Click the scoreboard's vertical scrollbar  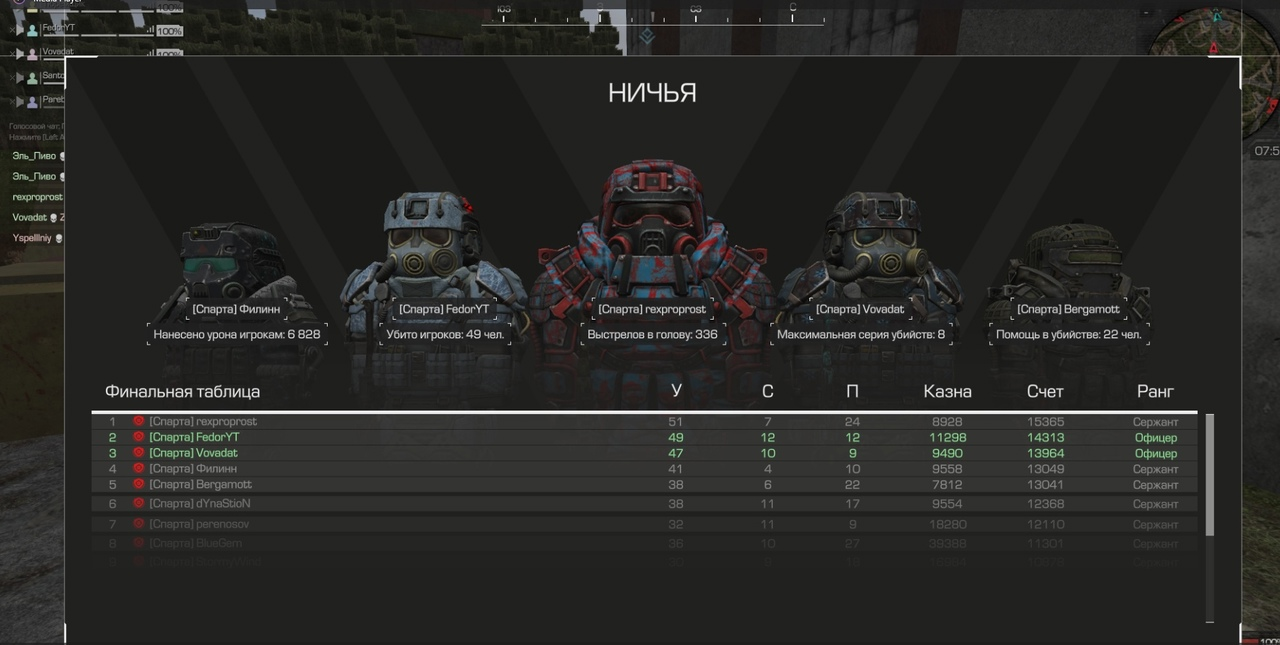click(1209, 475)
